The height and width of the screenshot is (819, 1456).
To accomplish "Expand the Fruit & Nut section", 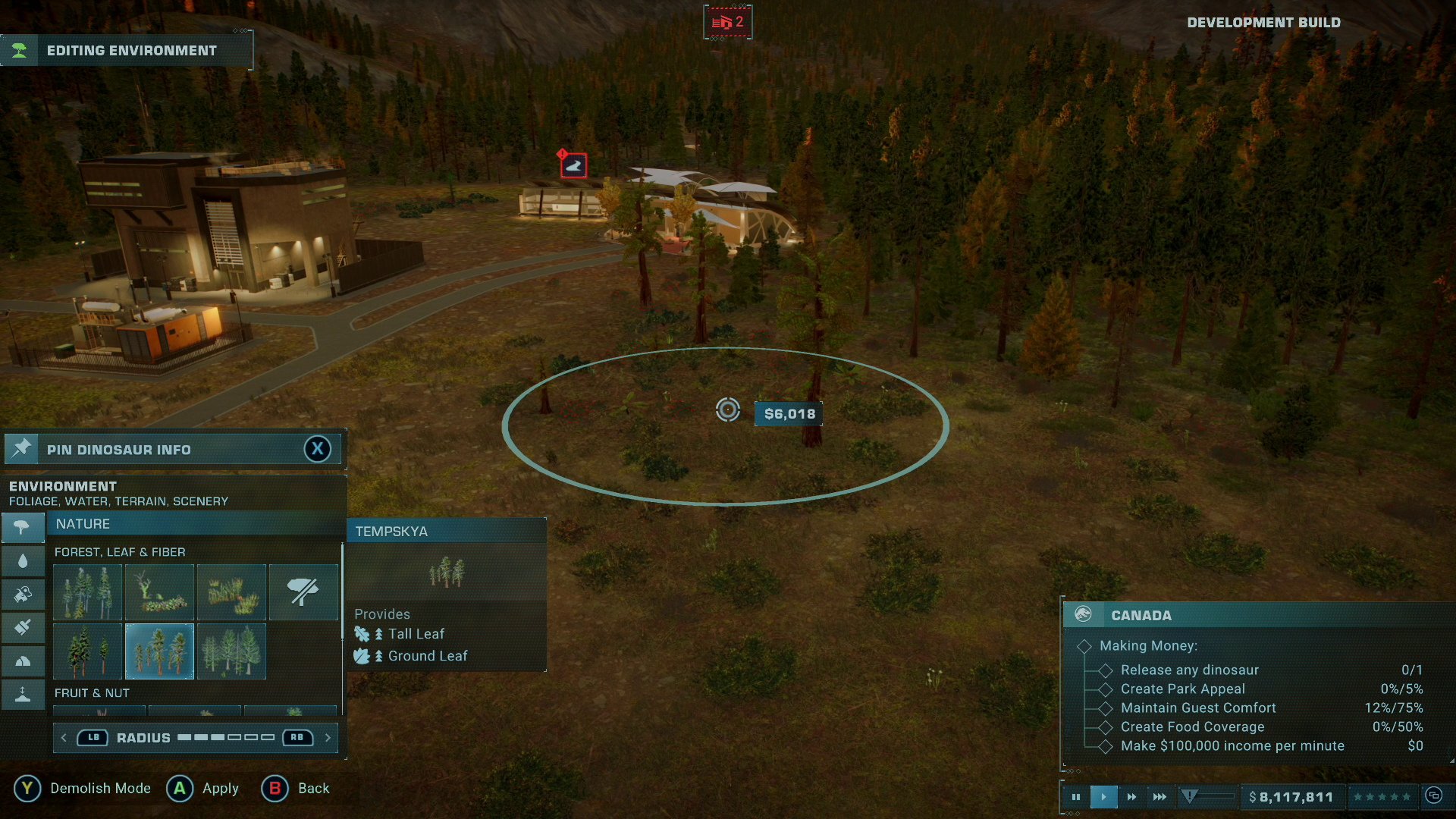I will [x=93, y=692].
